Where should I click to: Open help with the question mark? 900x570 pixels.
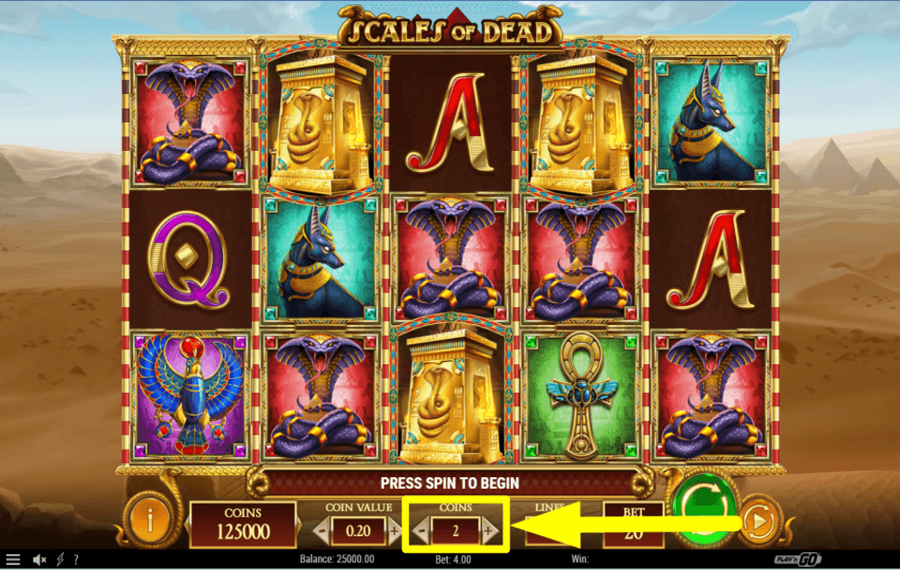[76, 560]
